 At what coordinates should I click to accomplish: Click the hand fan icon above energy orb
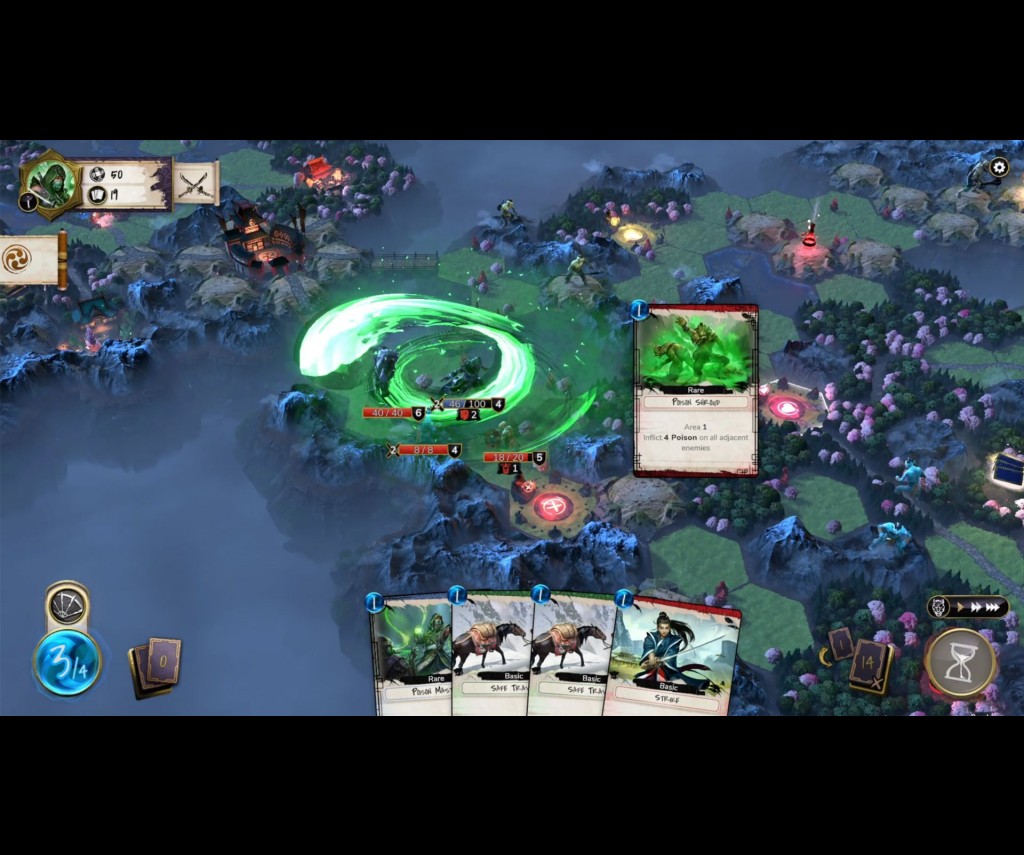click(x=67, y=606)
